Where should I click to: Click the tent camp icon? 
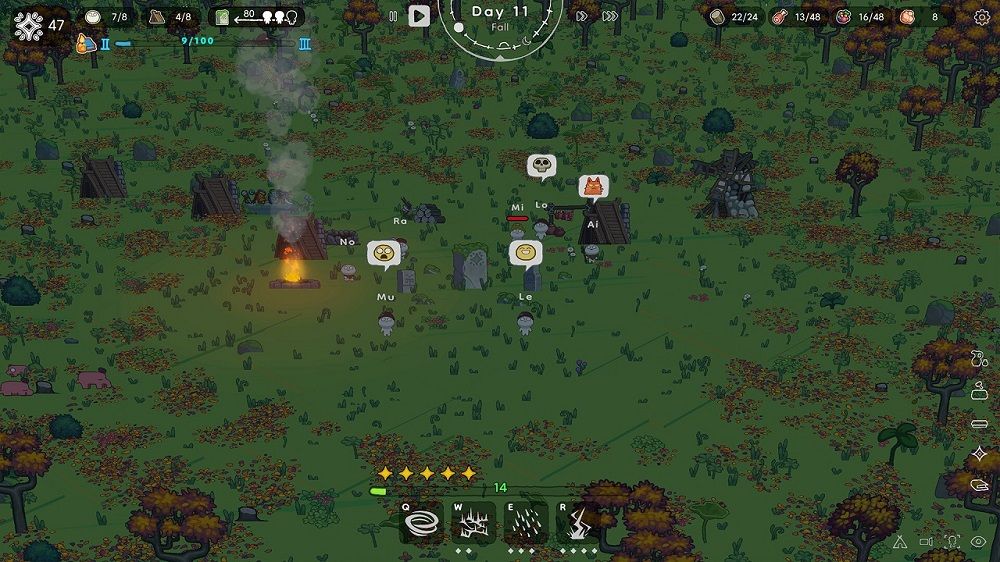tap(899, 542)
